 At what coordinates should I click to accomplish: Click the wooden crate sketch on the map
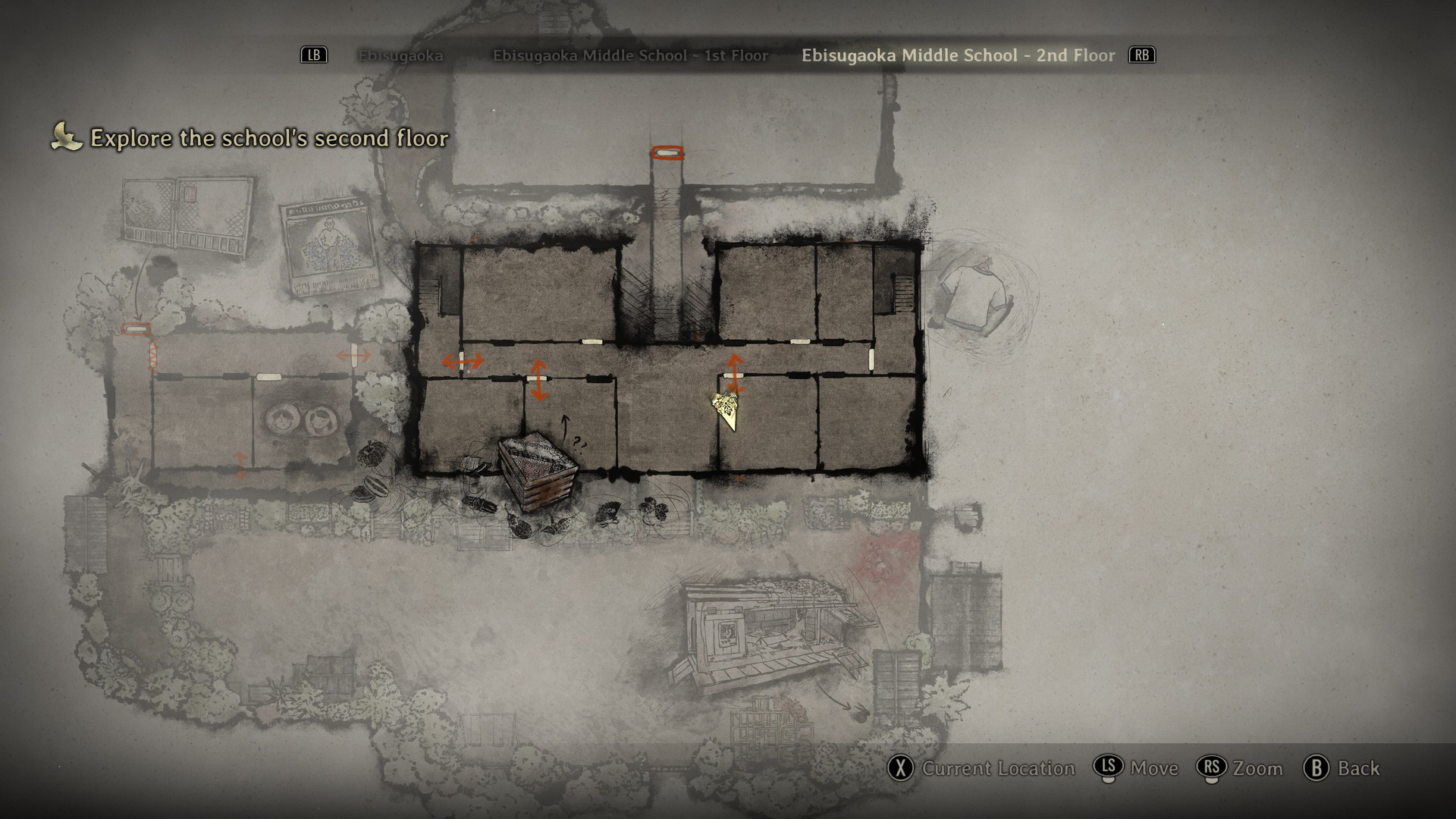(x=538, y=471)
